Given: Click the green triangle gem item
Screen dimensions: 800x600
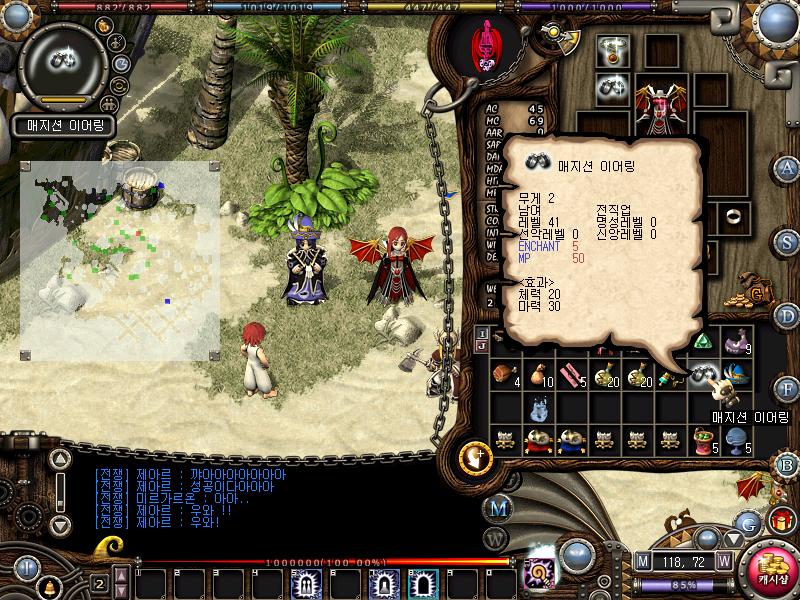Looking at the screenshot, I should tap(702, 341).
